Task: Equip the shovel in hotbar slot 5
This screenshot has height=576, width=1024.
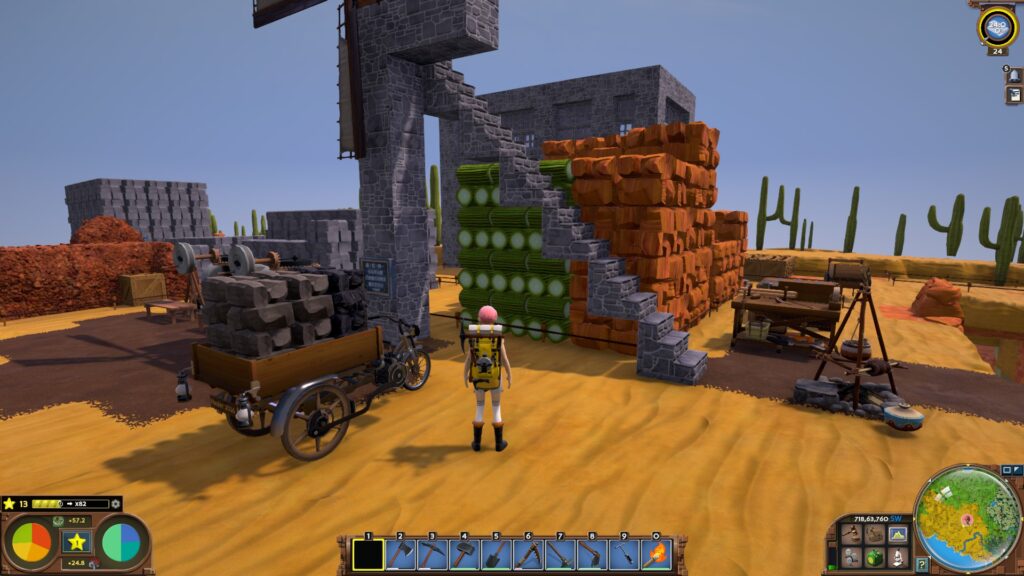Action: point(496,554)
